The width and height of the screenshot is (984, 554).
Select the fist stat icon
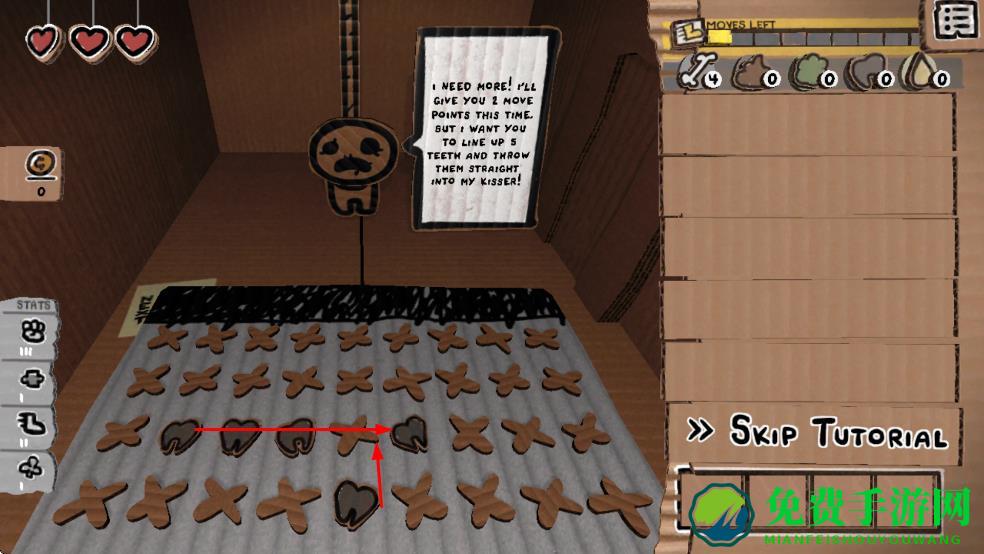31,332
